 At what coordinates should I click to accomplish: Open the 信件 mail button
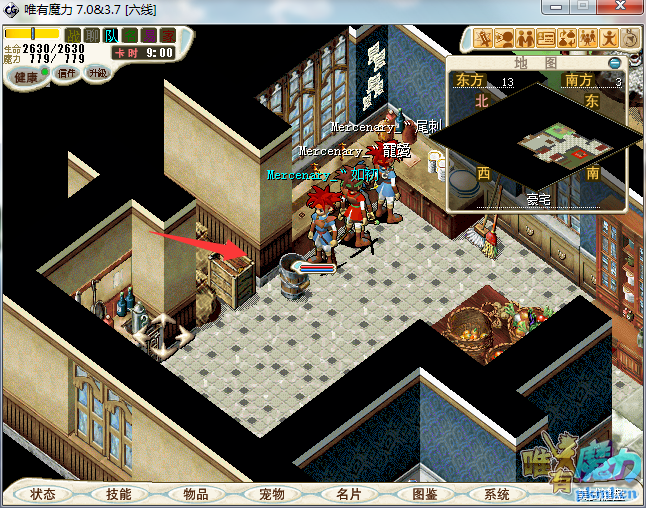(x=67, y=73)
